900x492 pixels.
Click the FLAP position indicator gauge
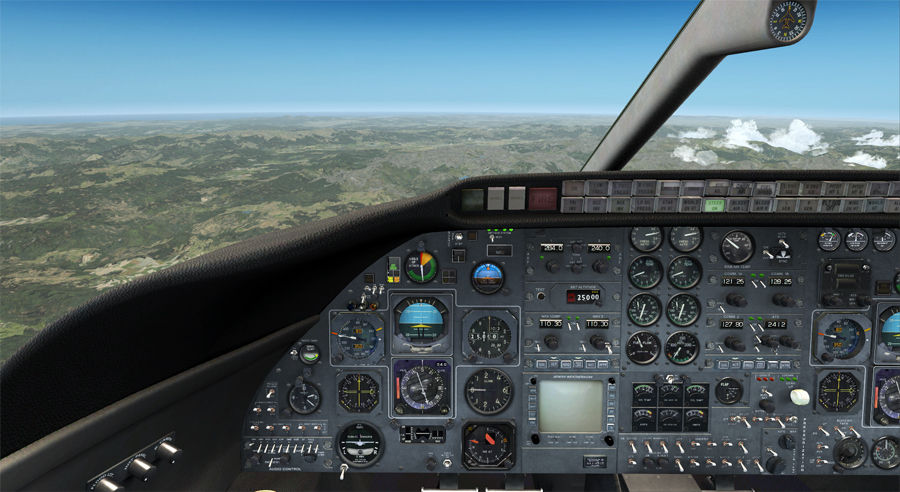pyautogui.click(x=729, y=391)
